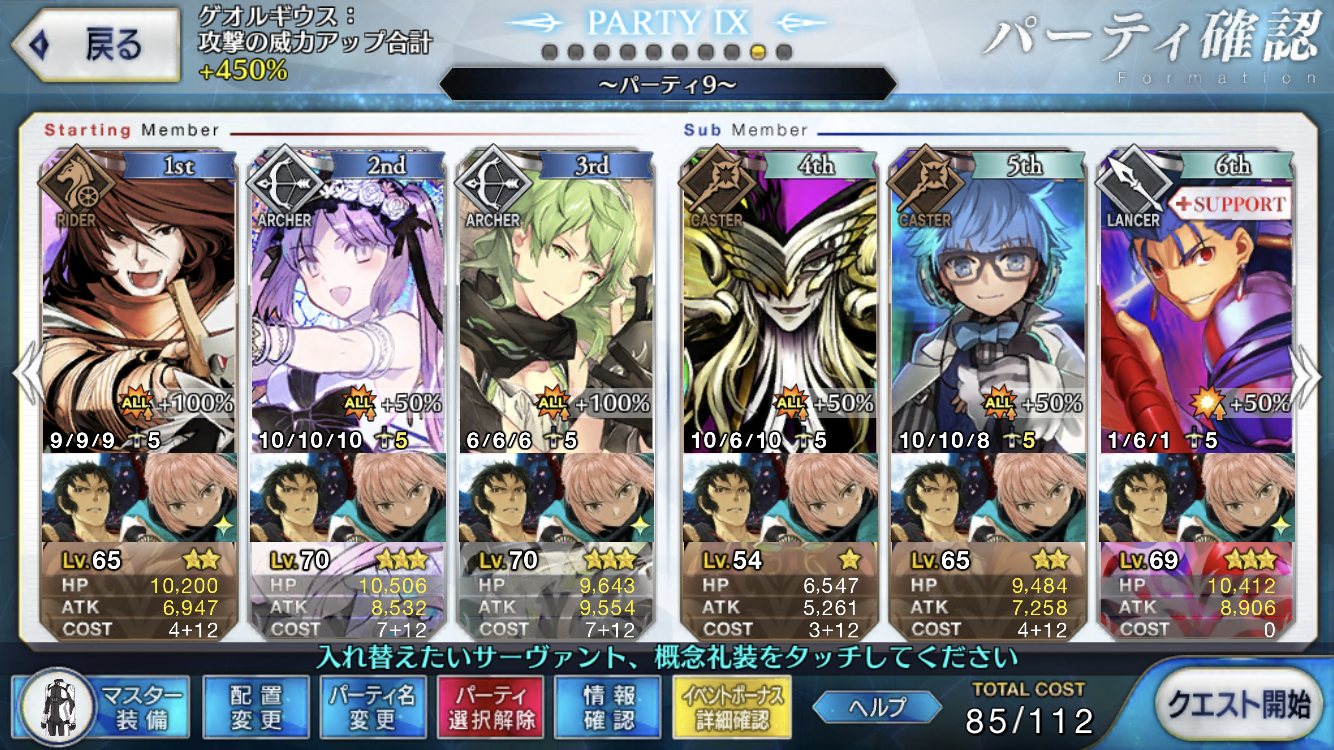Jump to the highlighted party page dot
1334x750 pixels.
759,51
